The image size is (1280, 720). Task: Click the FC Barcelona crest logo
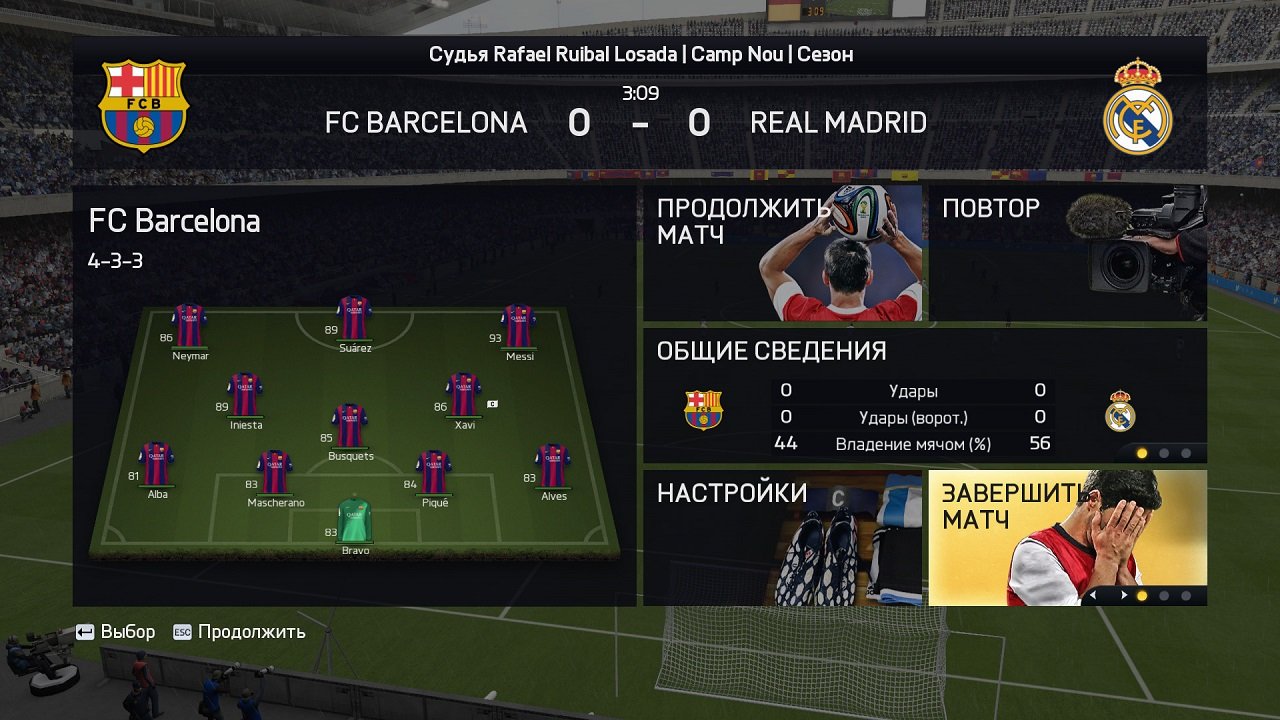coord(143,106)
